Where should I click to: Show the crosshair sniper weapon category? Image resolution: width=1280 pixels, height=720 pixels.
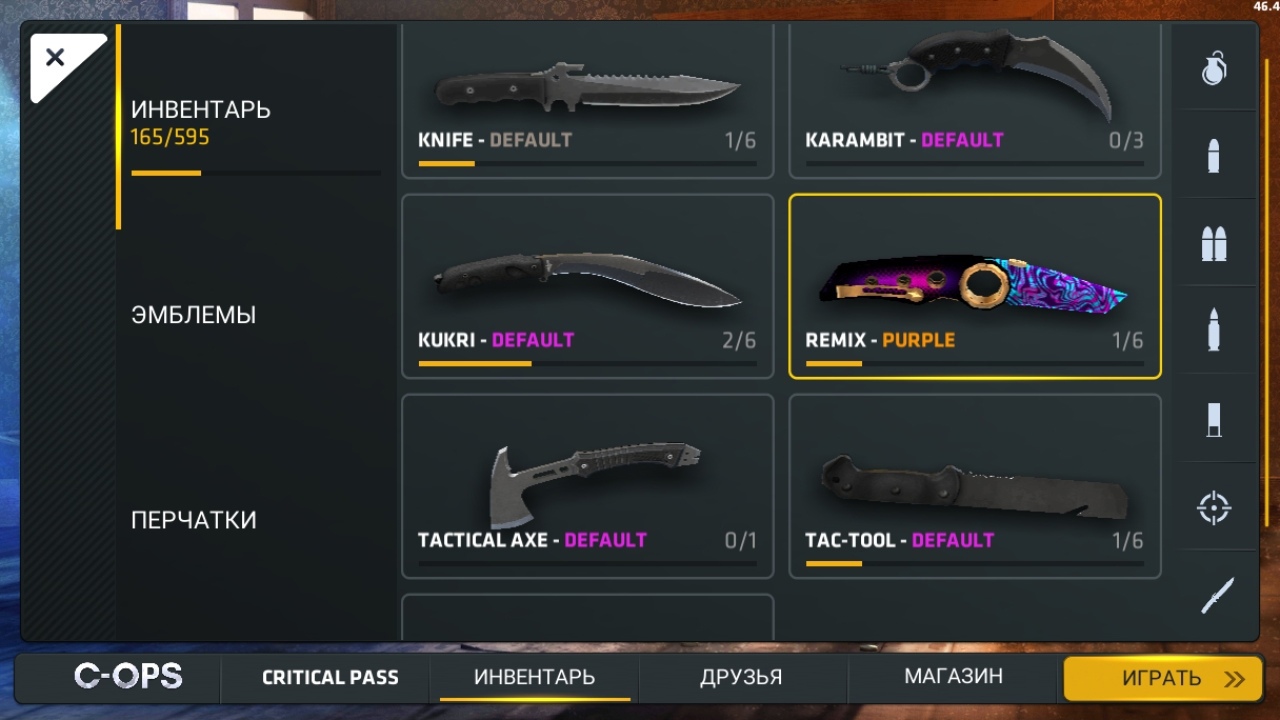pos(1214,507)
